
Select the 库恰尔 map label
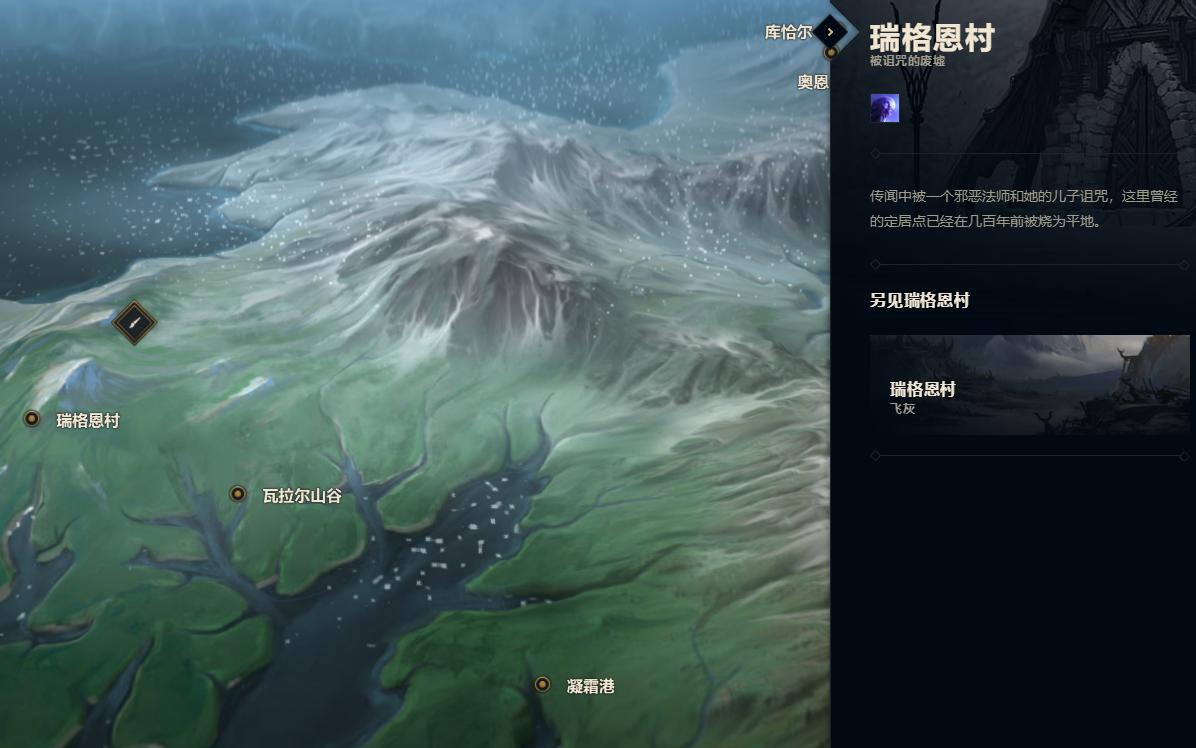pos(788,32)
